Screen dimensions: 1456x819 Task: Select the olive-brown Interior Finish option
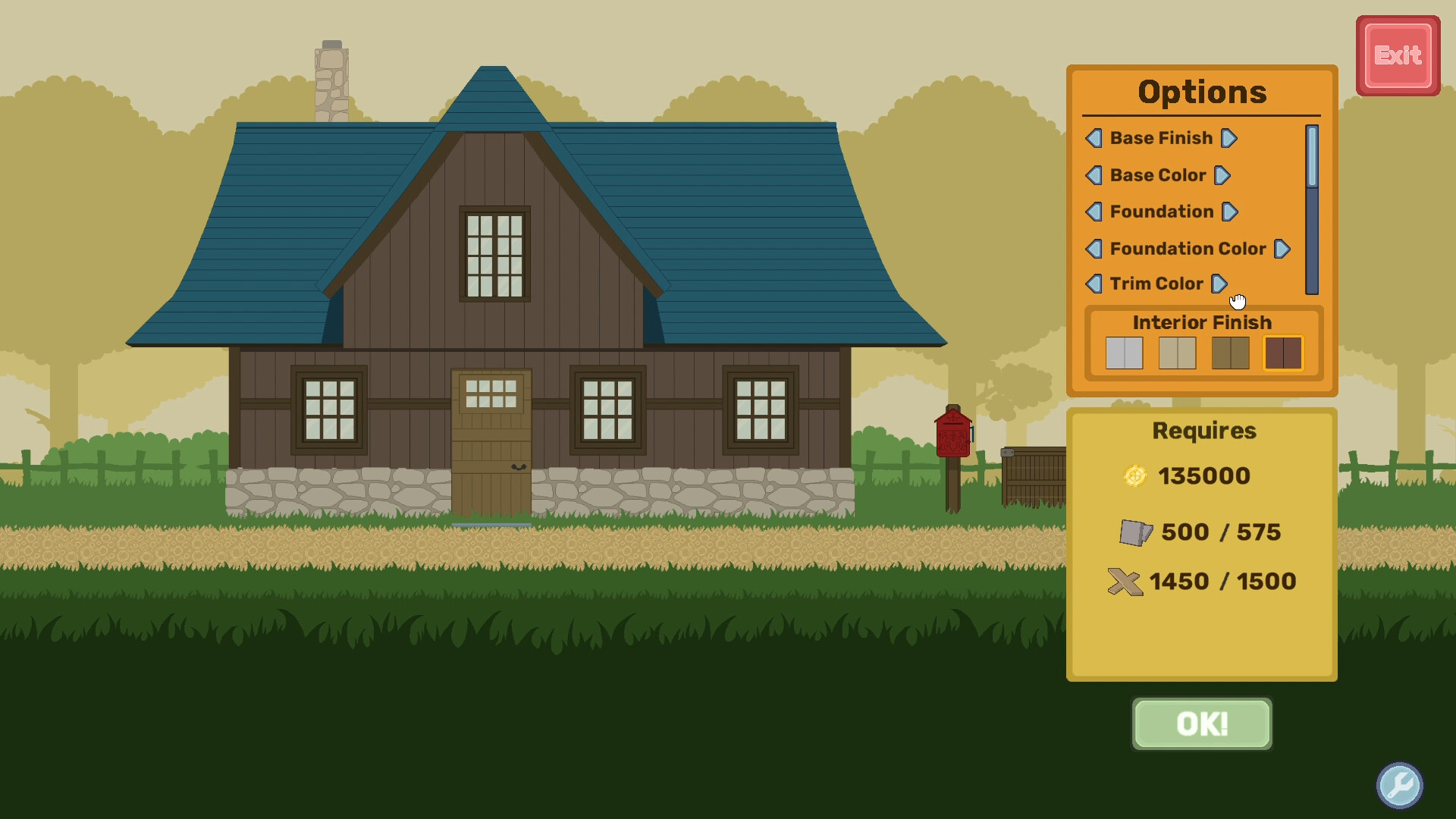[x=1230, y=353]
